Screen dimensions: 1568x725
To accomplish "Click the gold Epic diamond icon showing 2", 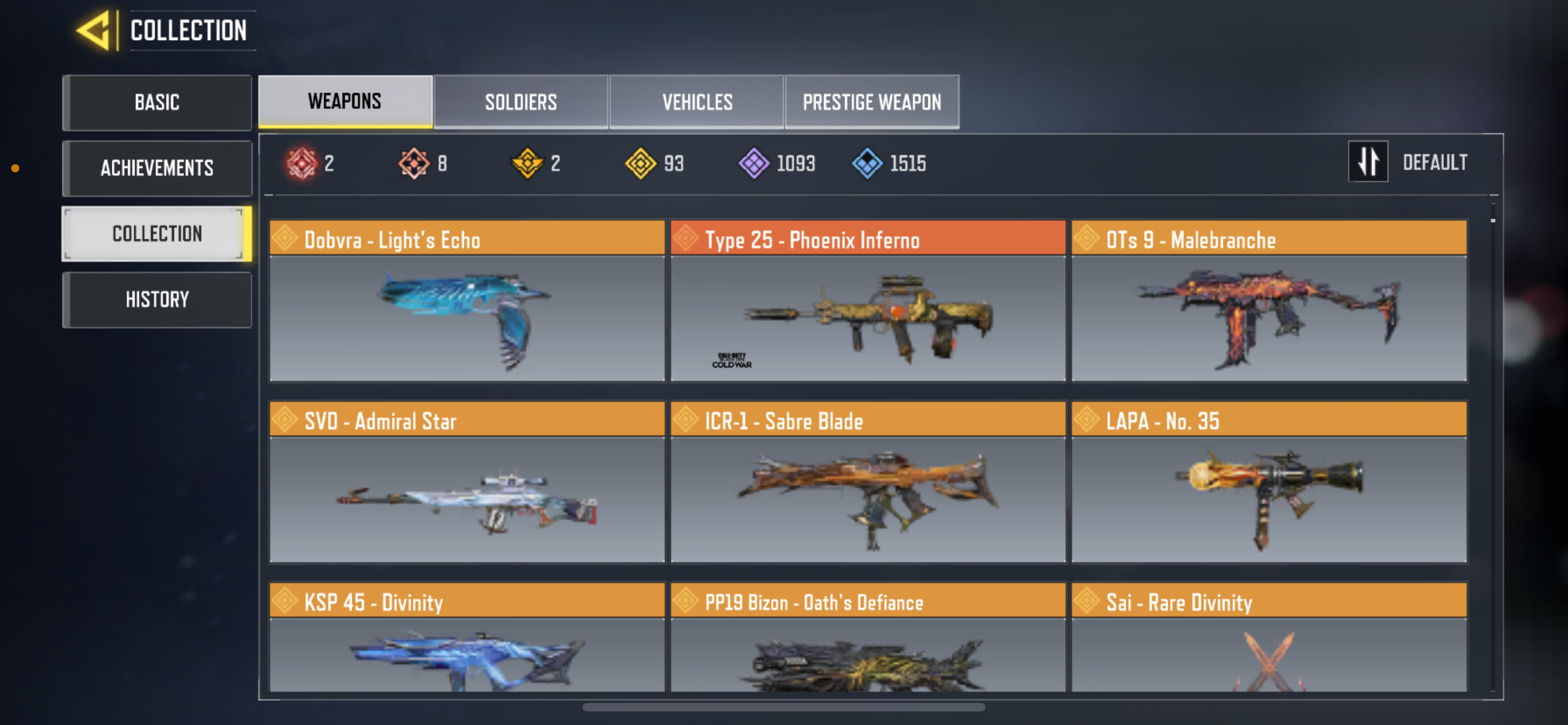I will point(527,163).
